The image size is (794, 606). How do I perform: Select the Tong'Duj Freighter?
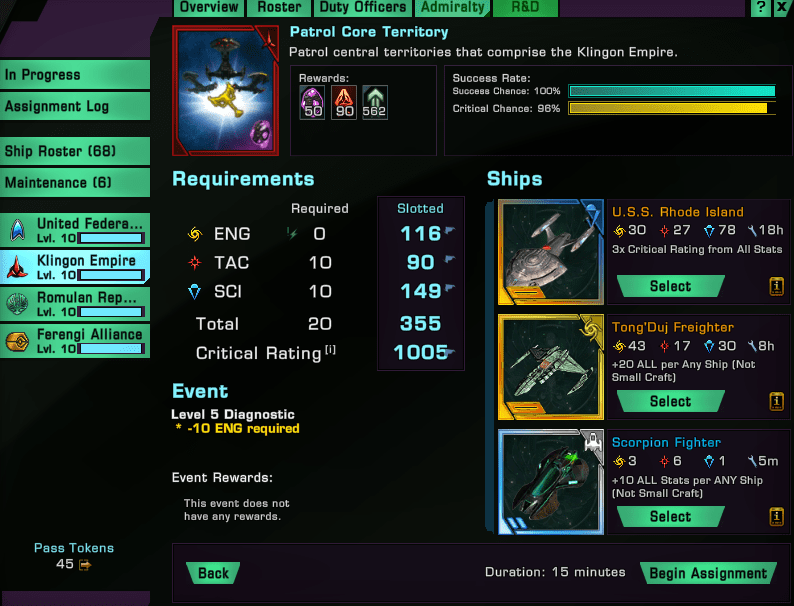pyautogui.click(x=669, y=401)
